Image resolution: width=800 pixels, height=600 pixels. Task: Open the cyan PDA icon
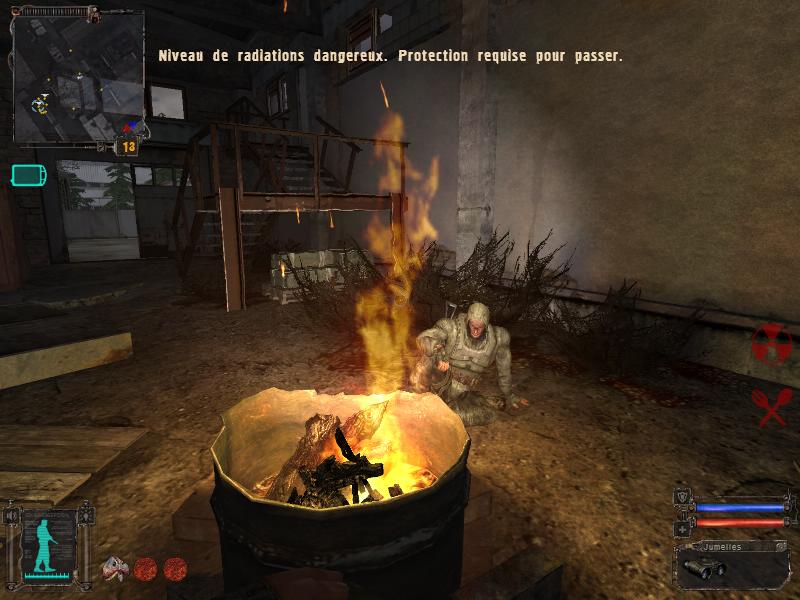tap(28, 176)
